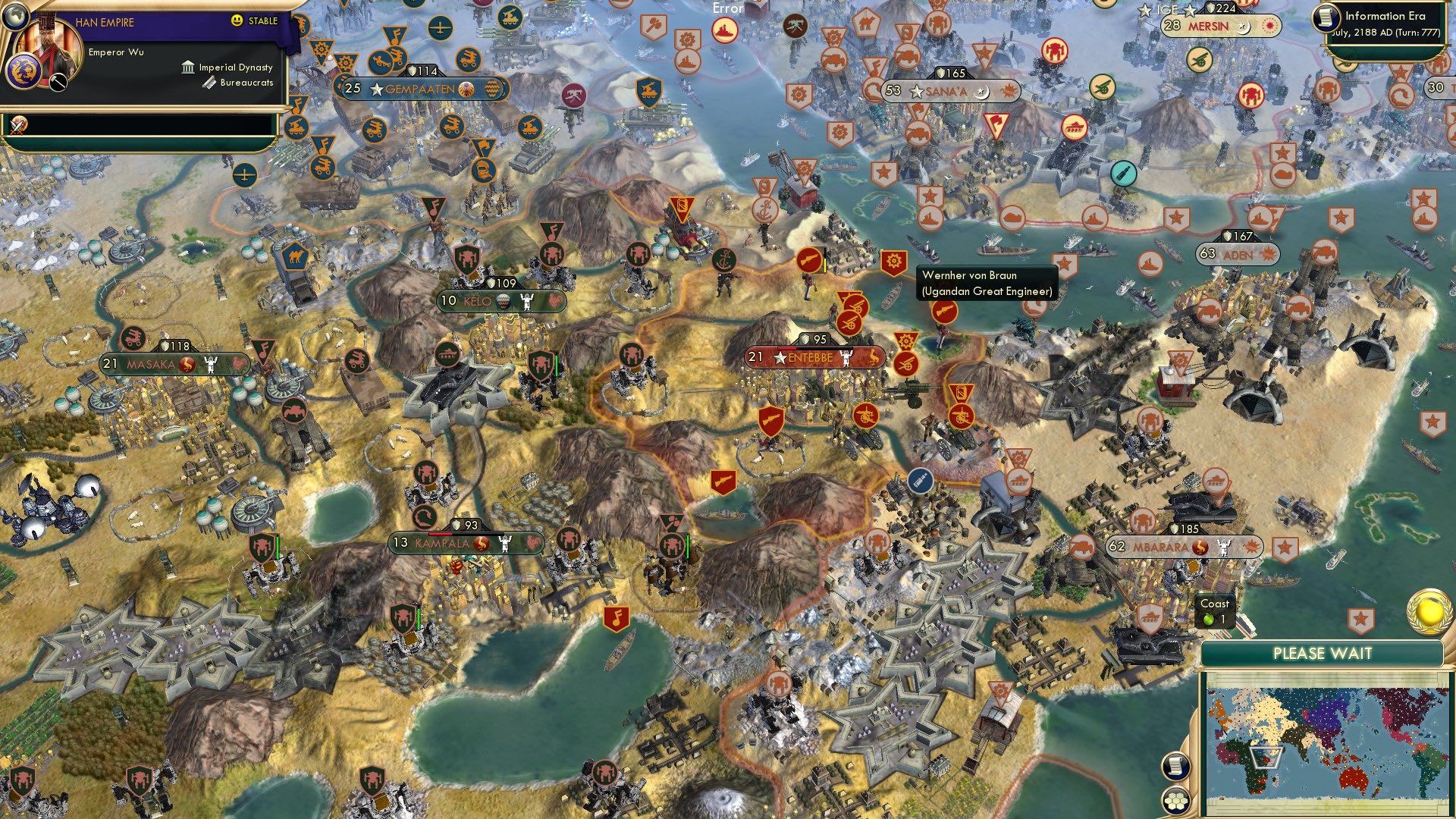This screenshot has height=819, width=1456.
Task: Toggle the hex grid strategic view button
Action: pyautogui.click(x=1175, y=799)
